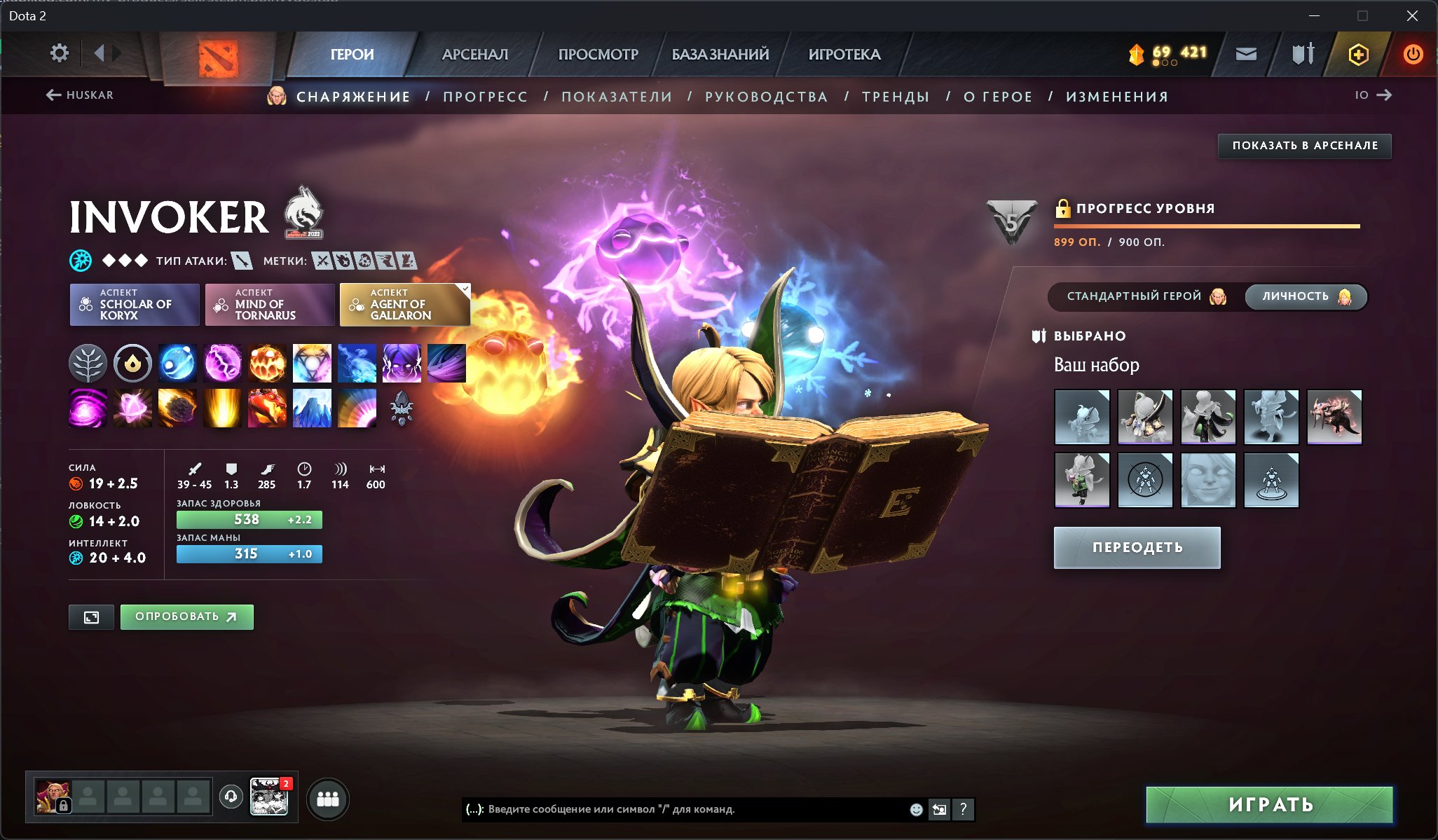This screenshot has height=840, width=1438.
Task: Select the Quas ability icon
Action: coord(177,363)
